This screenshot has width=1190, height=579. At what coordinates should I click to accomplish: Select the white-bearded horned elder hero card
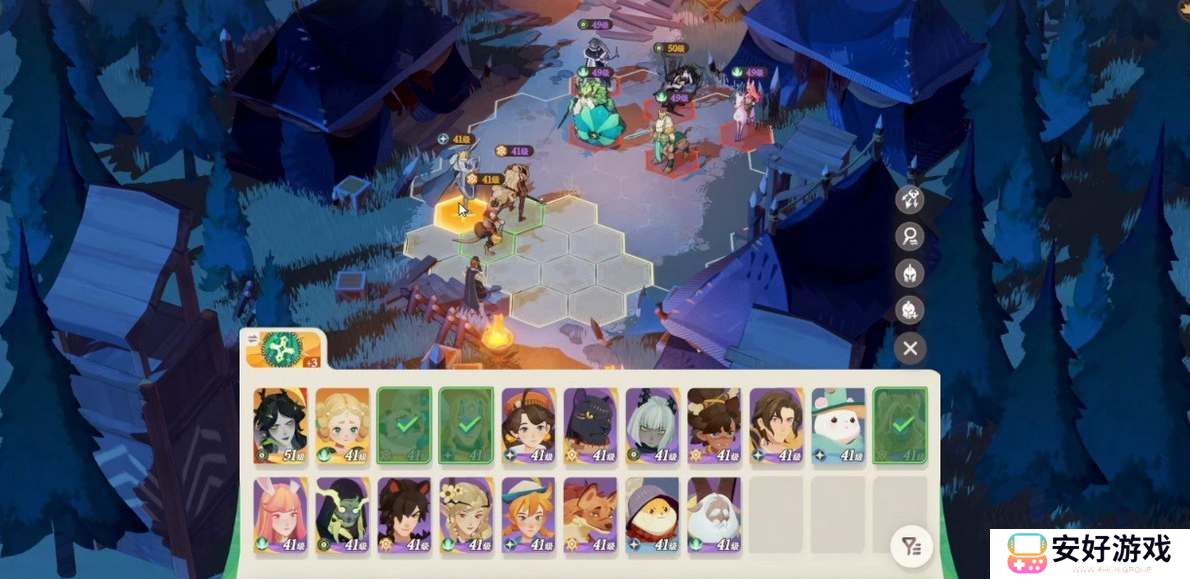click(714, 514)
